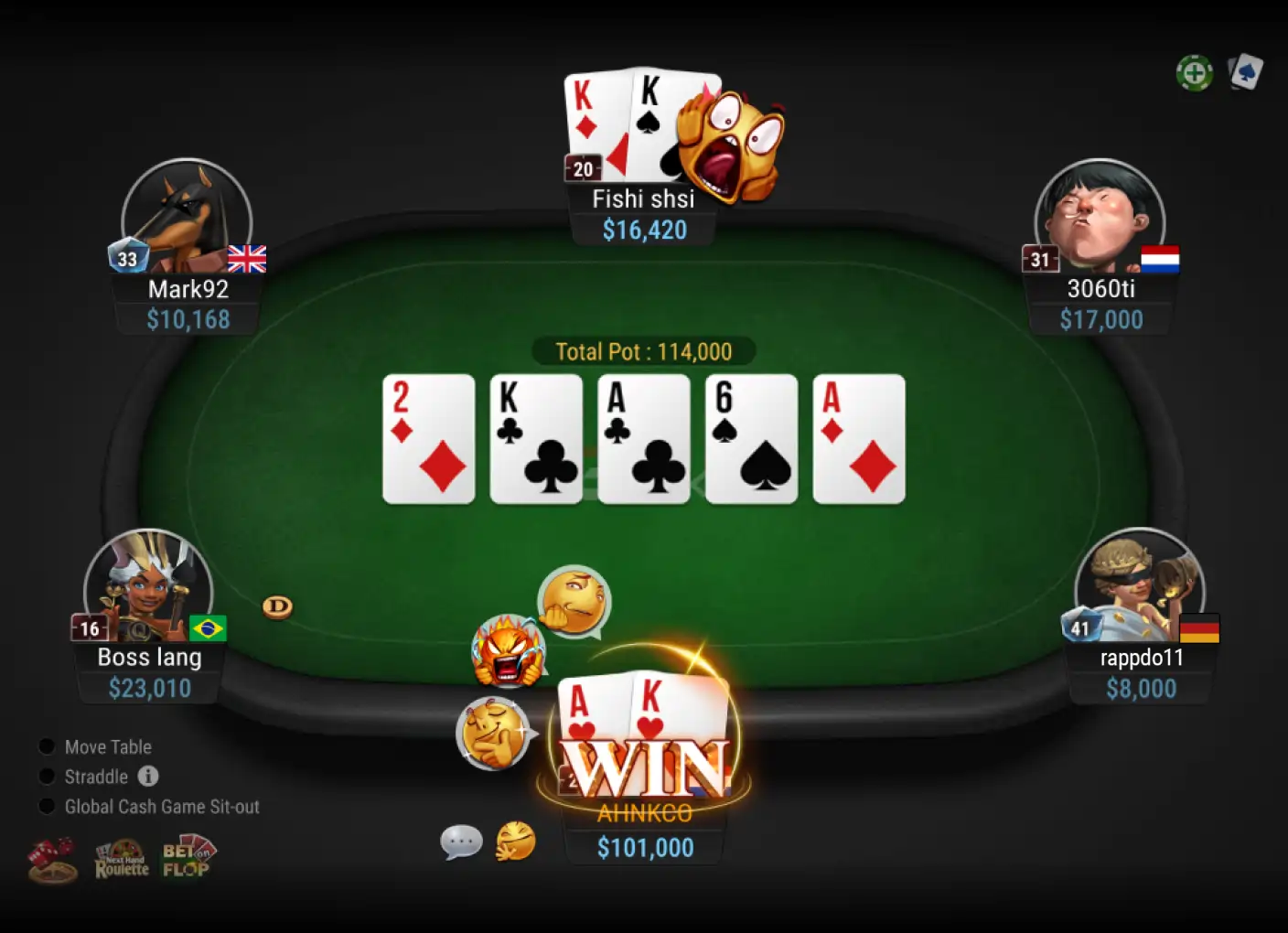Click the info icon beside Straddle
This screenshot has width=1288, height=933.
[x=148, y=777]
